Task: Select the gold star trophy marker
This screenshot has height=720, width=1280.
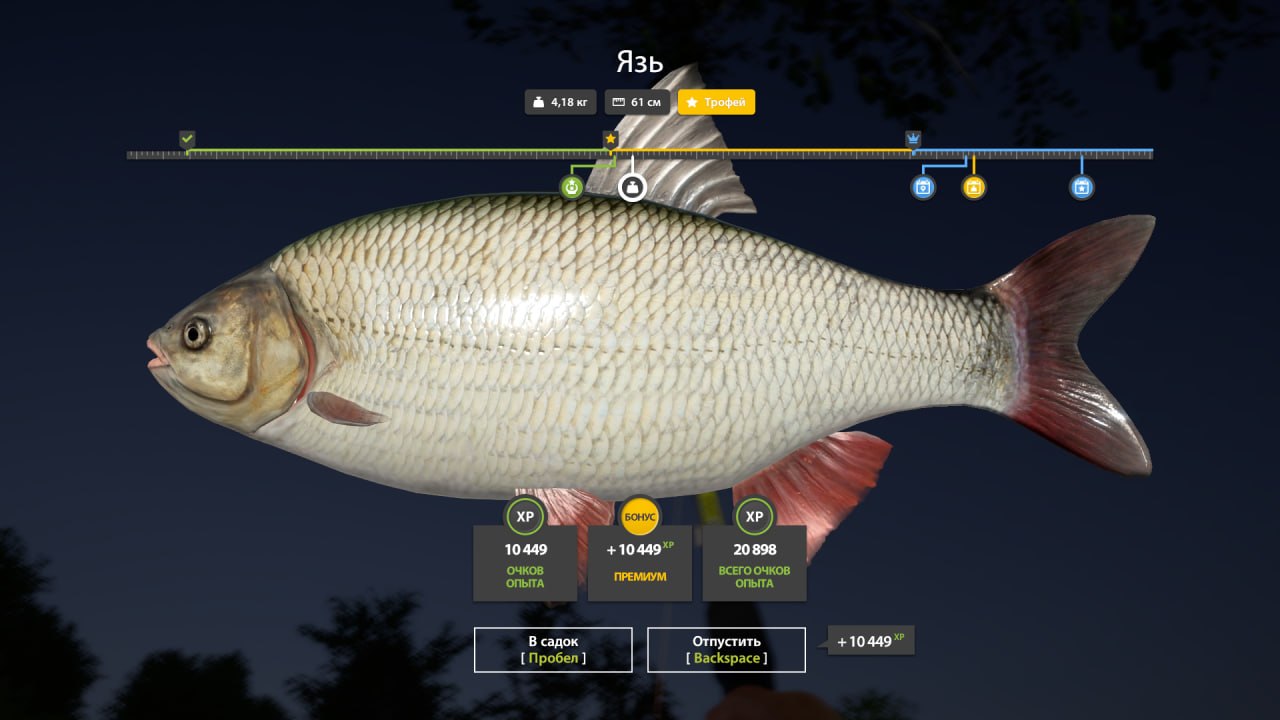Action: (610, 139)
